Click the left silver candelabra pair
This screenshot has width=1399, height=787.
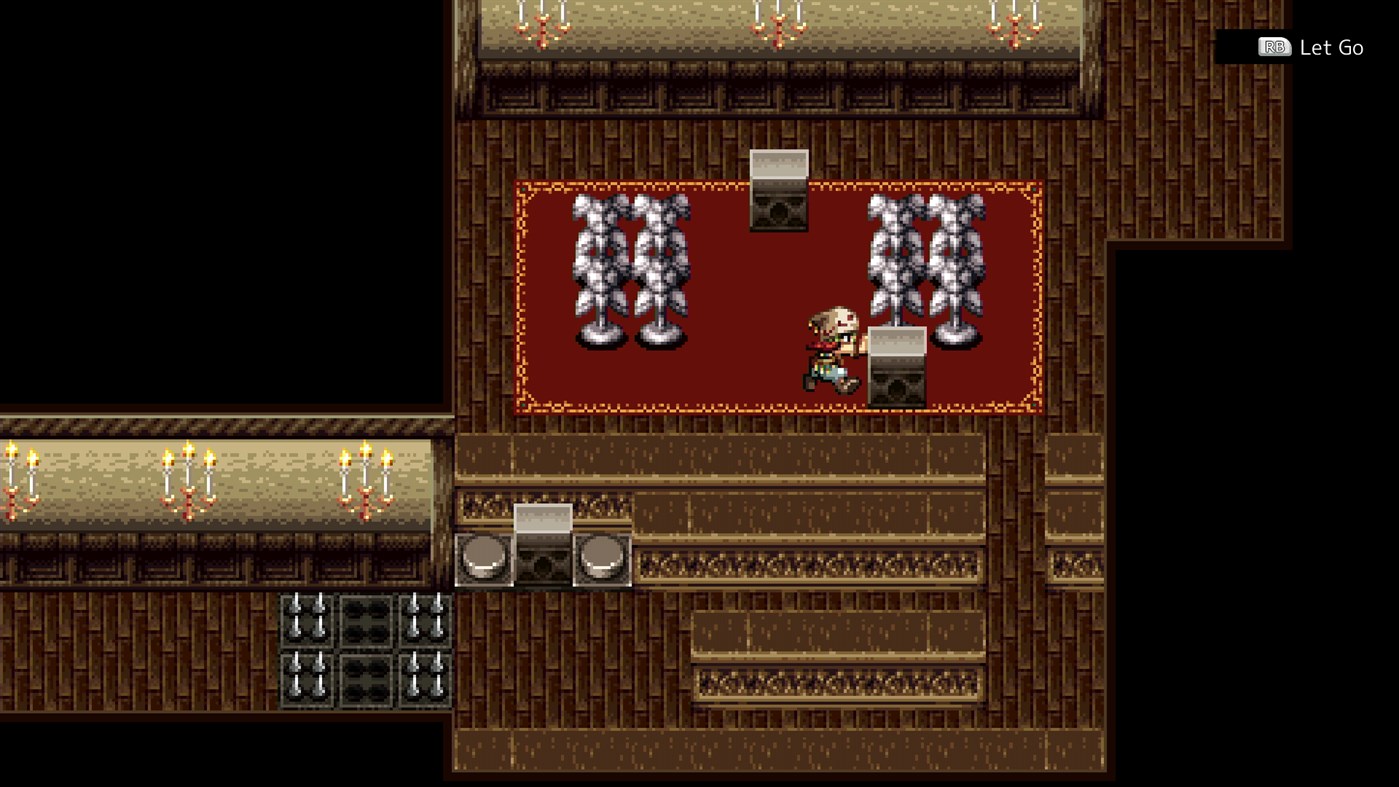pyautogui.click(x=630, y=270)
